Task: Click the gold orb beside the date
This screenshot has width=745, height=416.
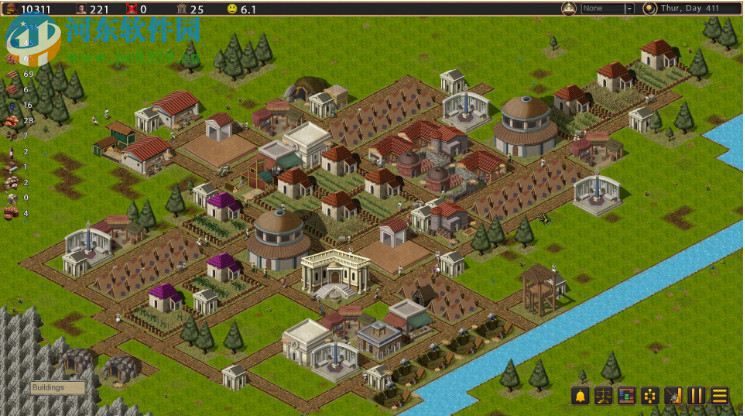Action: 650,8
